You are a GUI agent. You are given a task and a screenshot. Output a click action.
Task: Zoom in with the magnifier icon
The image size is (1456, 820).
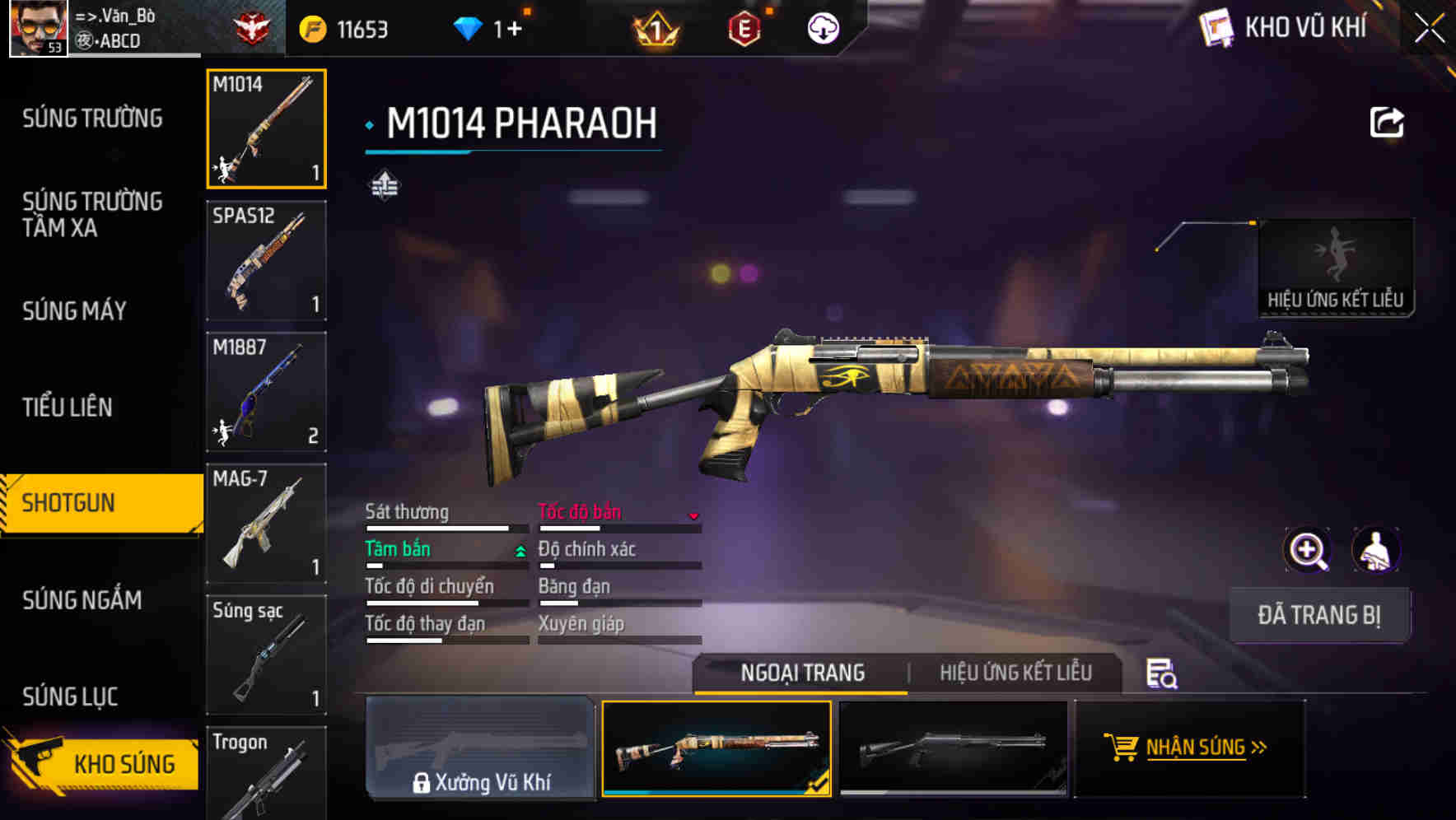1307,550
